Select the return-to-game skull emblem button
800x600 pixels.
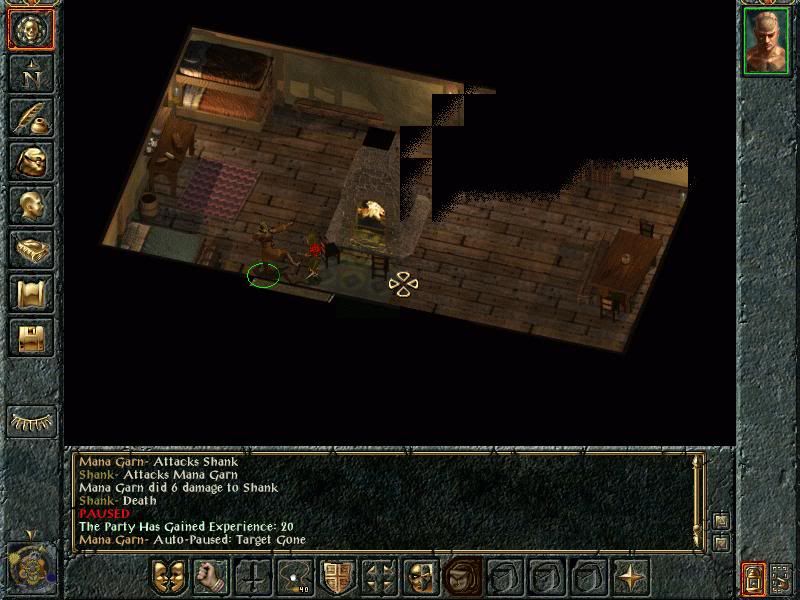pos(31,29)
